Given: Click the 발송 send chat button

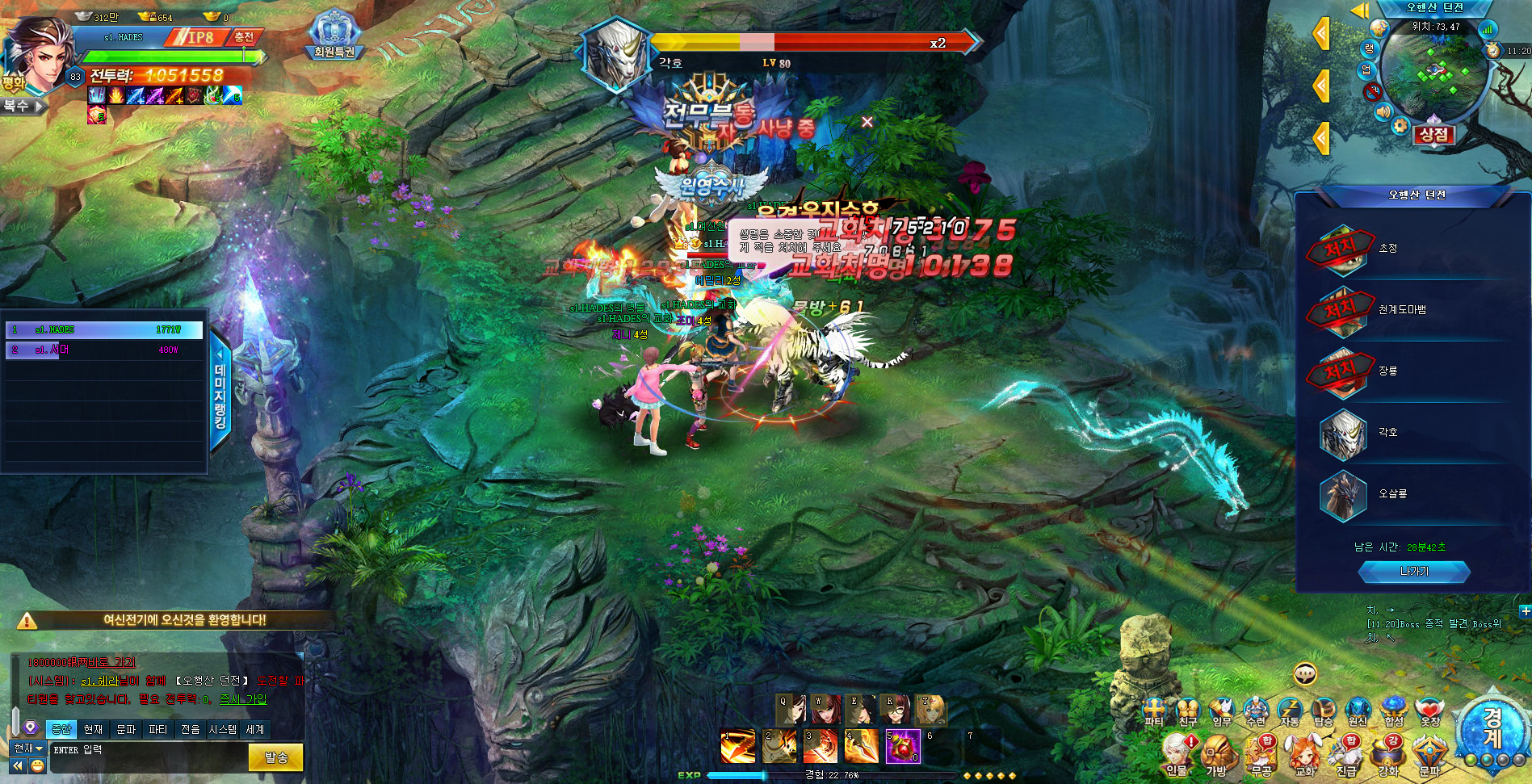Looking at the screenshot, I should (276, 757).
